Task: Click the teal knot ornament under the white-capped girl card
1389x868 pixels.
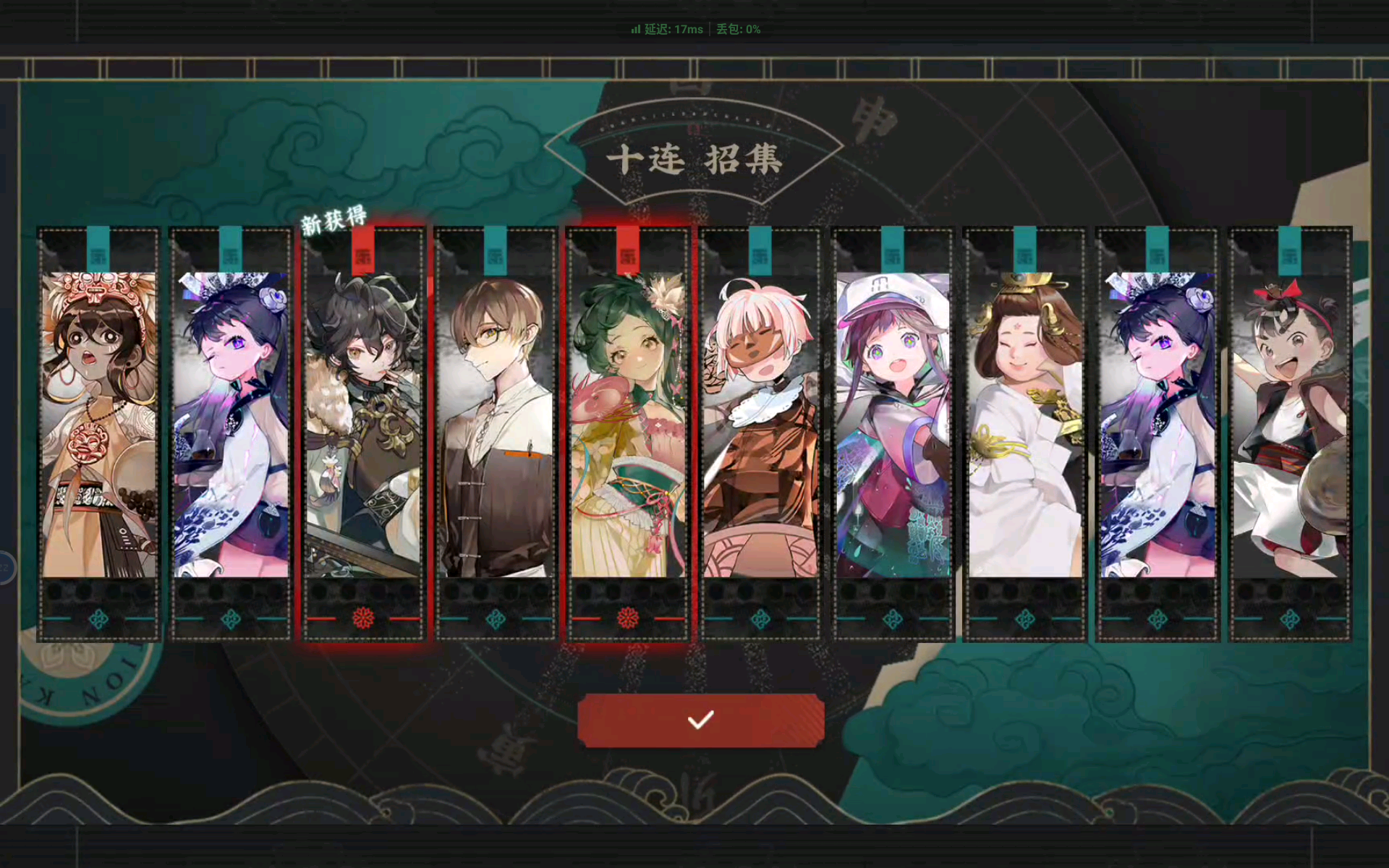Action: [893, 618]
